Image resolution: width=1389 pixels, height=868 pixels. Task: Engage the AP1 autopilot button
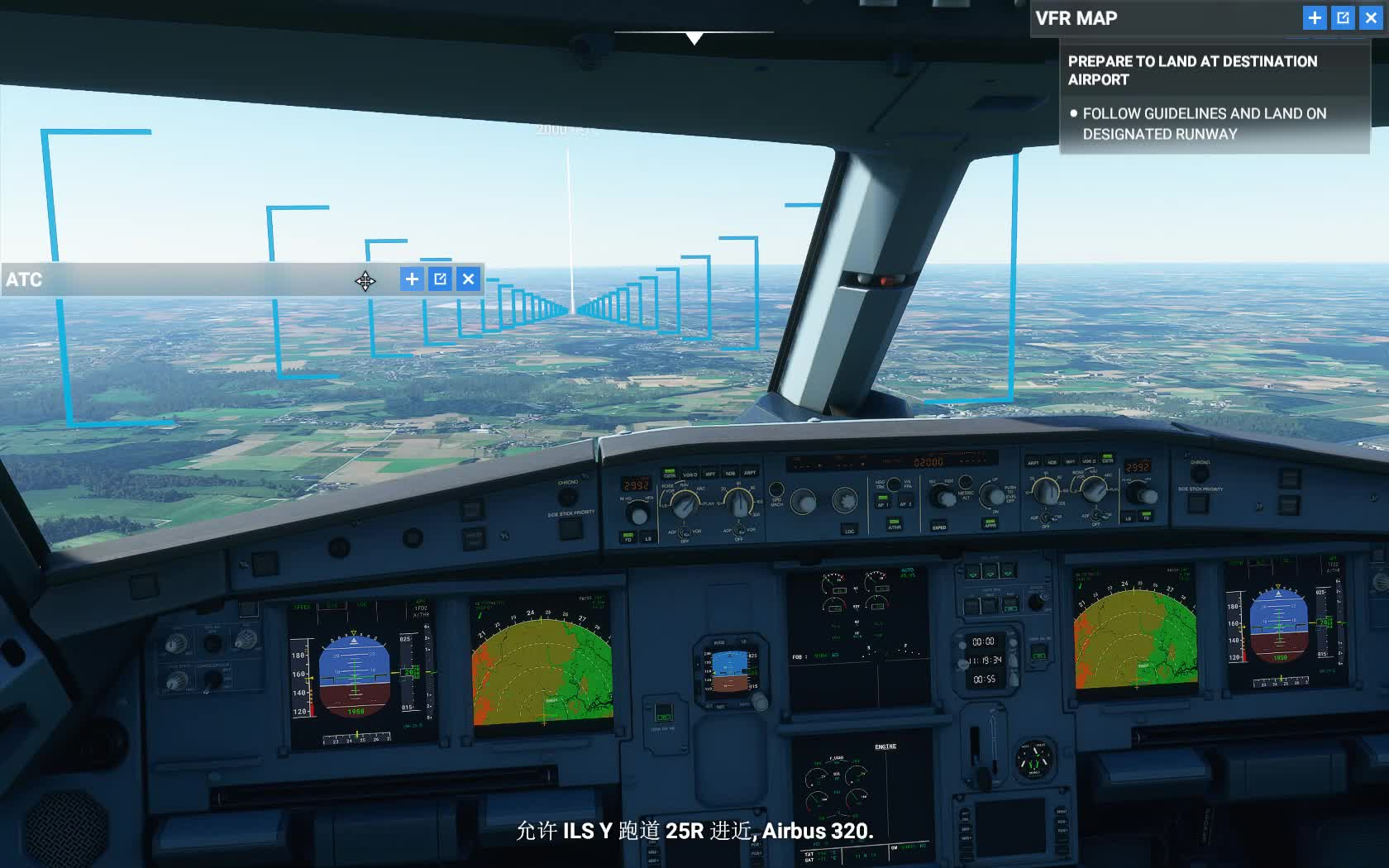pos(882,502)
